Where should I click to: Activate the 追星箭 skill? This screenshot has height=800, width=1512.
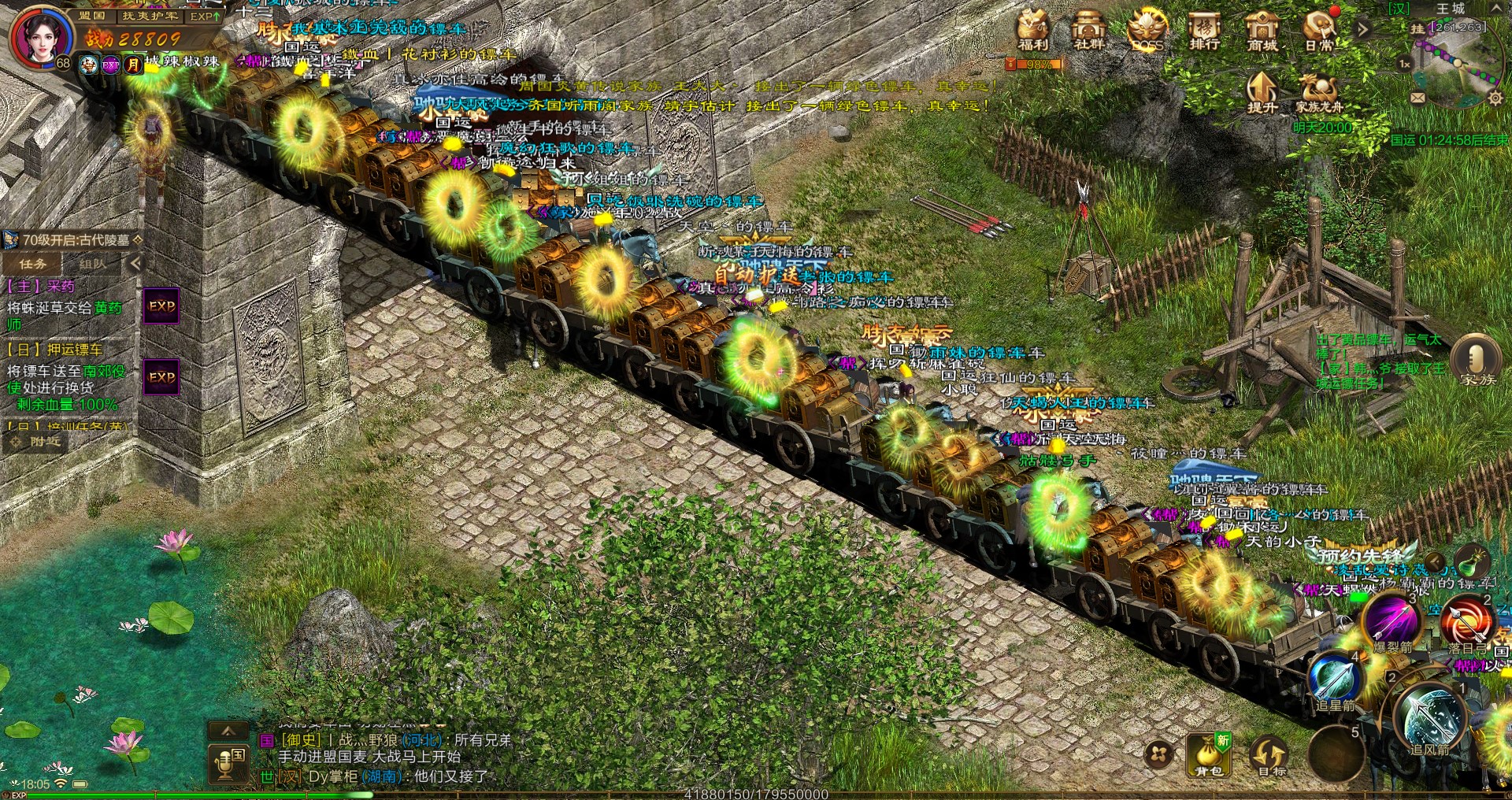click(x=1335, y=678)
